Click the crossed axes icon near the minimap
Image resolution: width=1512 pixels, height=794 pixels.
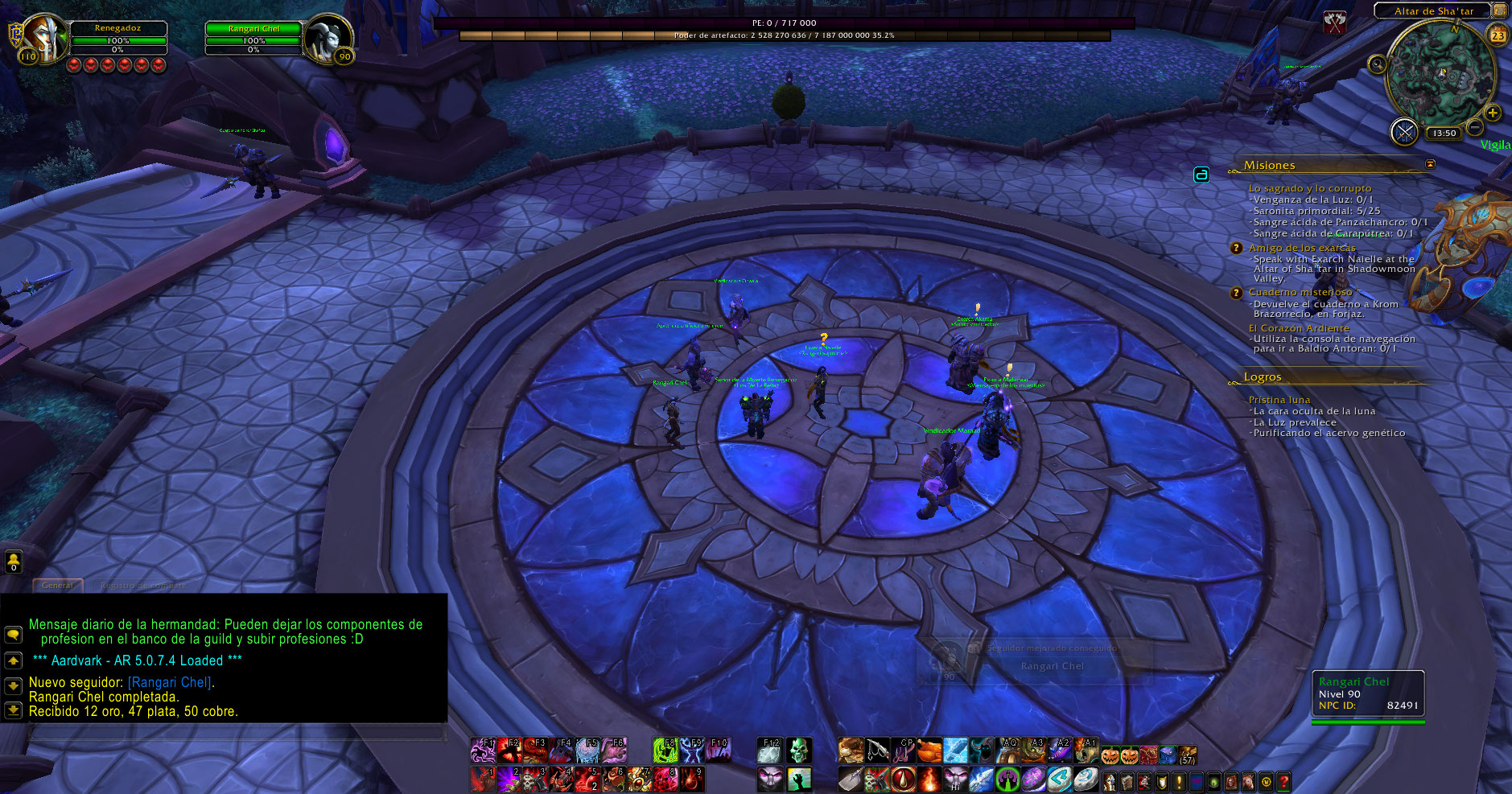click(1335, 23)
